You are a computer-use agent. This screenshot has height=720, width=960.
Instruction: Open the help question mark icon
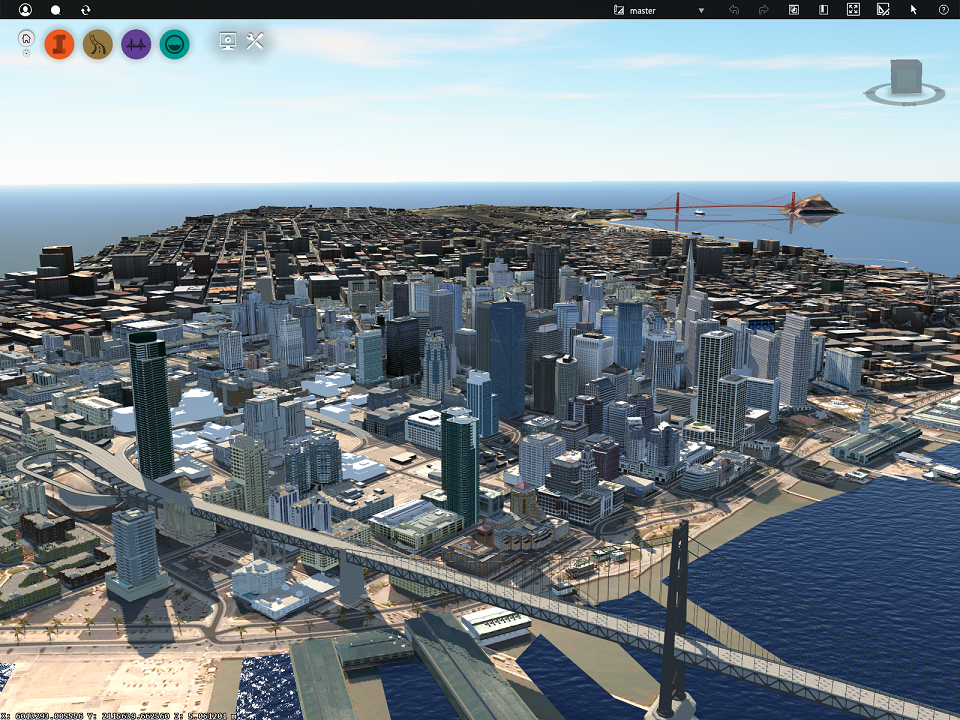coord(943,10)
